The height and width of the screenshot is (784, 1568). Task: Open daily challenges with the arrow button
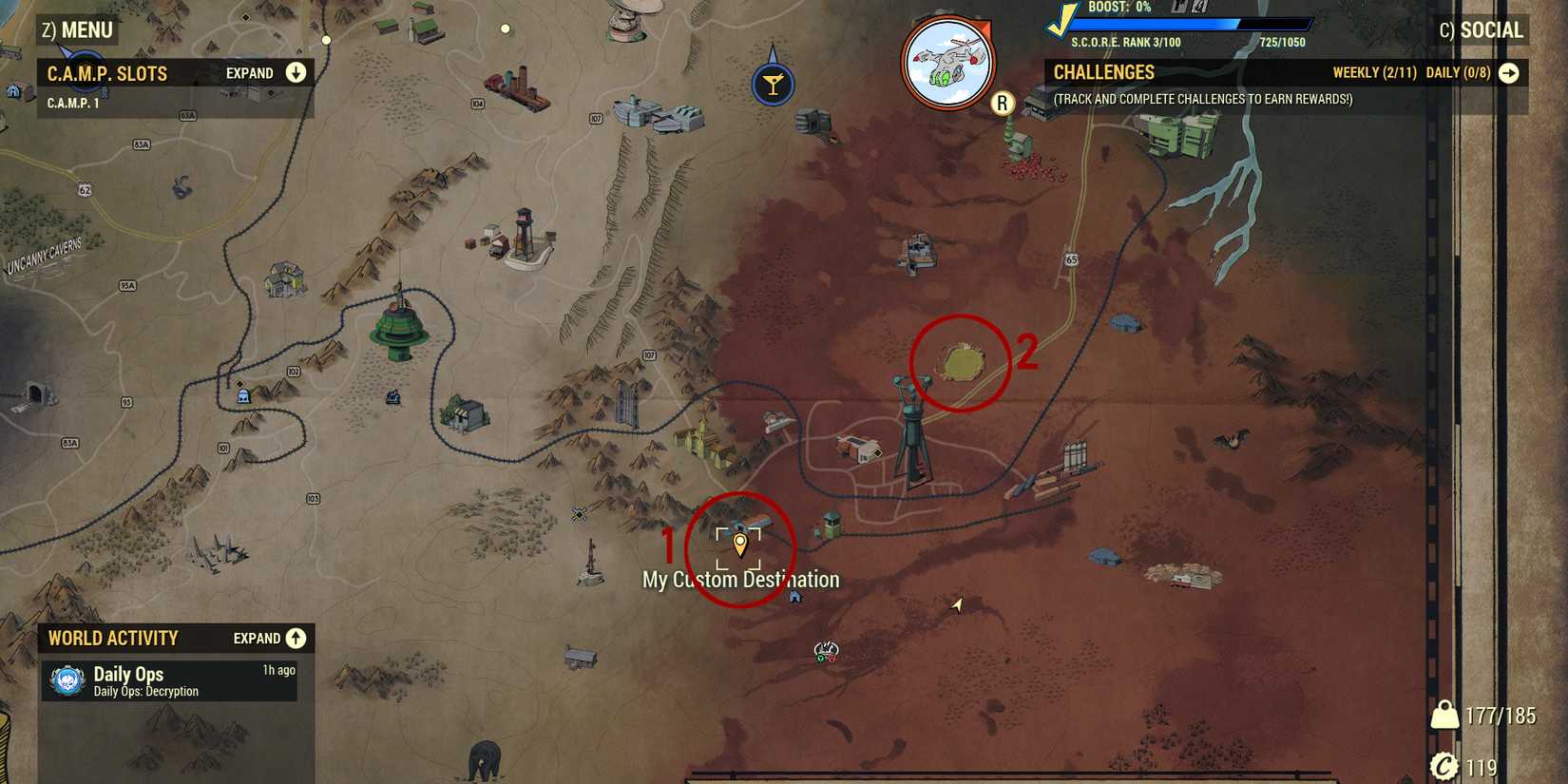point(1511,71)
